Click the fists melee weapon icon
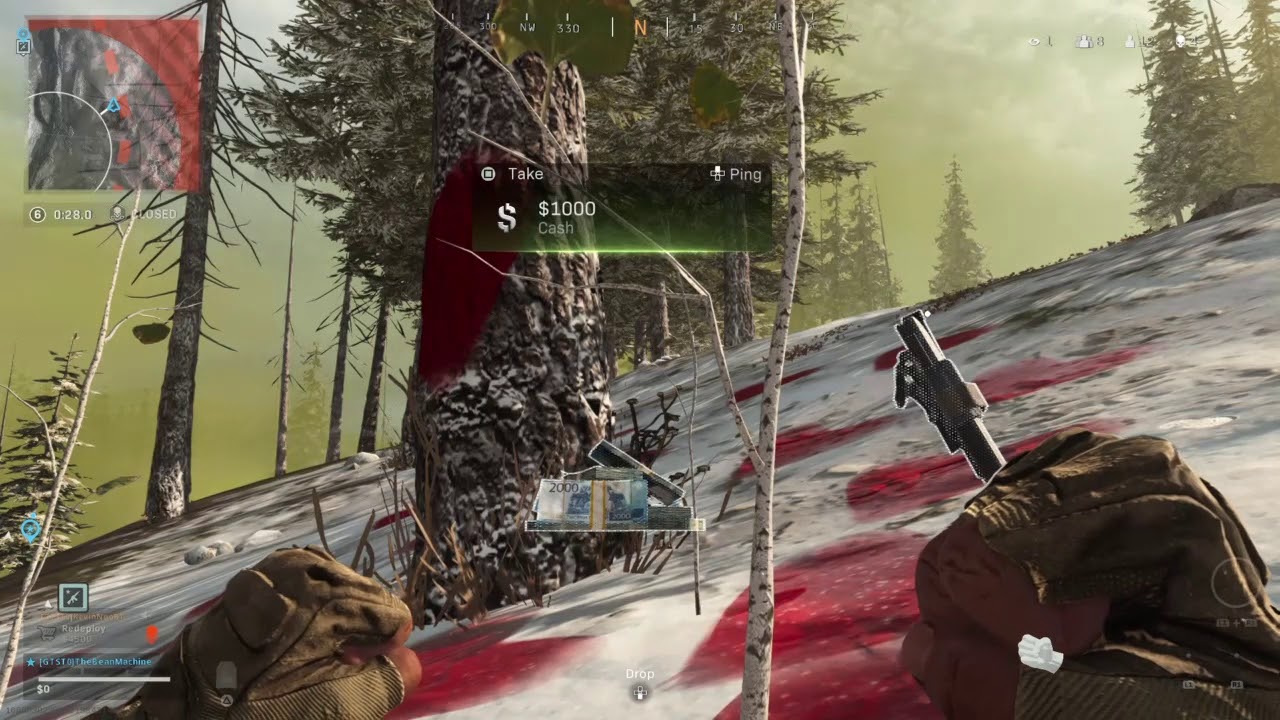Image resolution: width=1280 pixels, height=720 pixels. pos(1040,653)
